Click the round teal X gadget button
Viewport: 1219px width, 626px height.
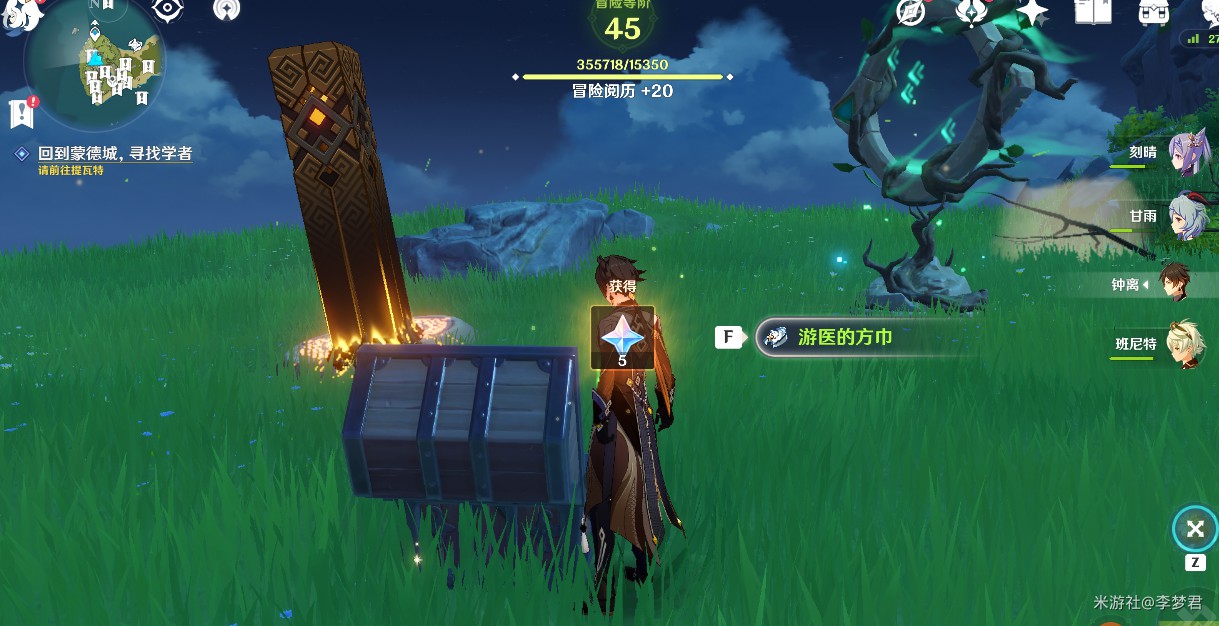click(1194, 529)
